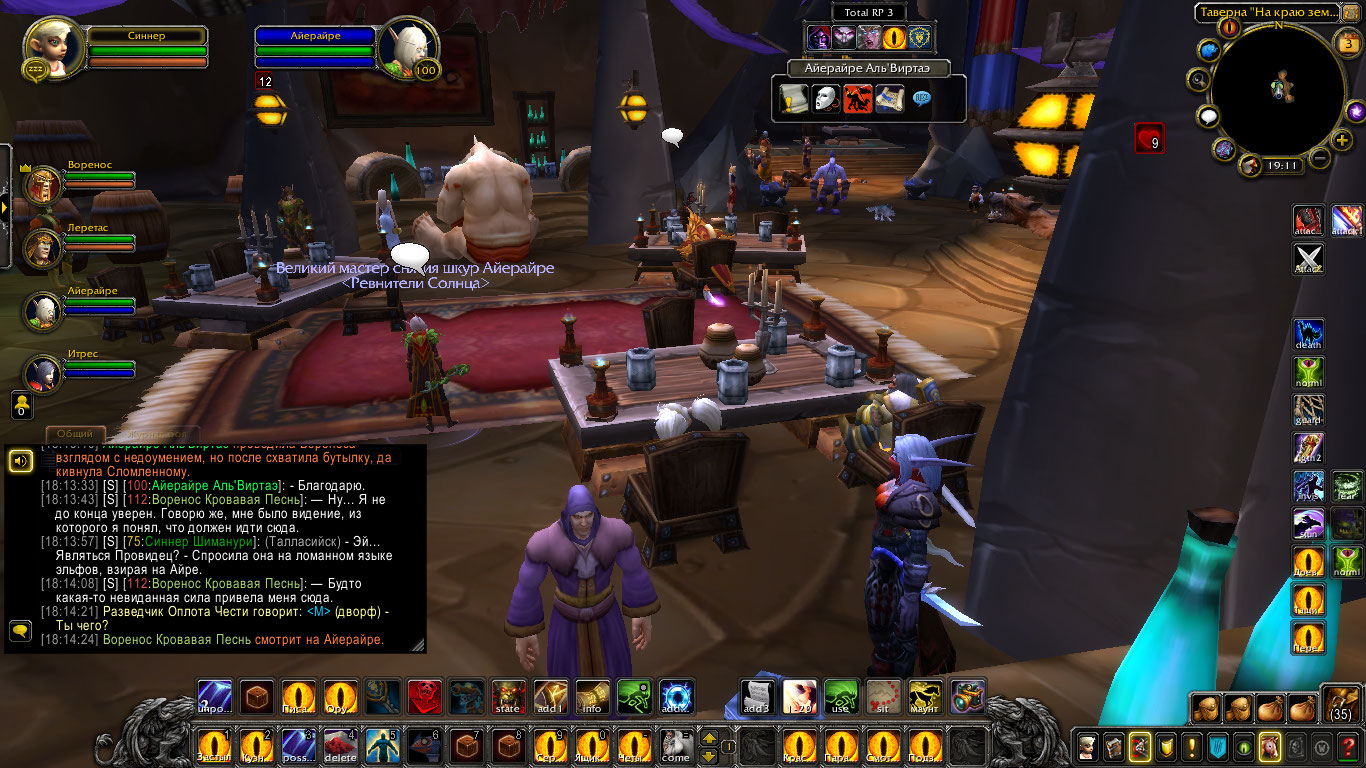The width and height of the screenshot is (1366, 768).
Task: Open the main backpack showing 35 free slots
Action: tap(1340, 705)
